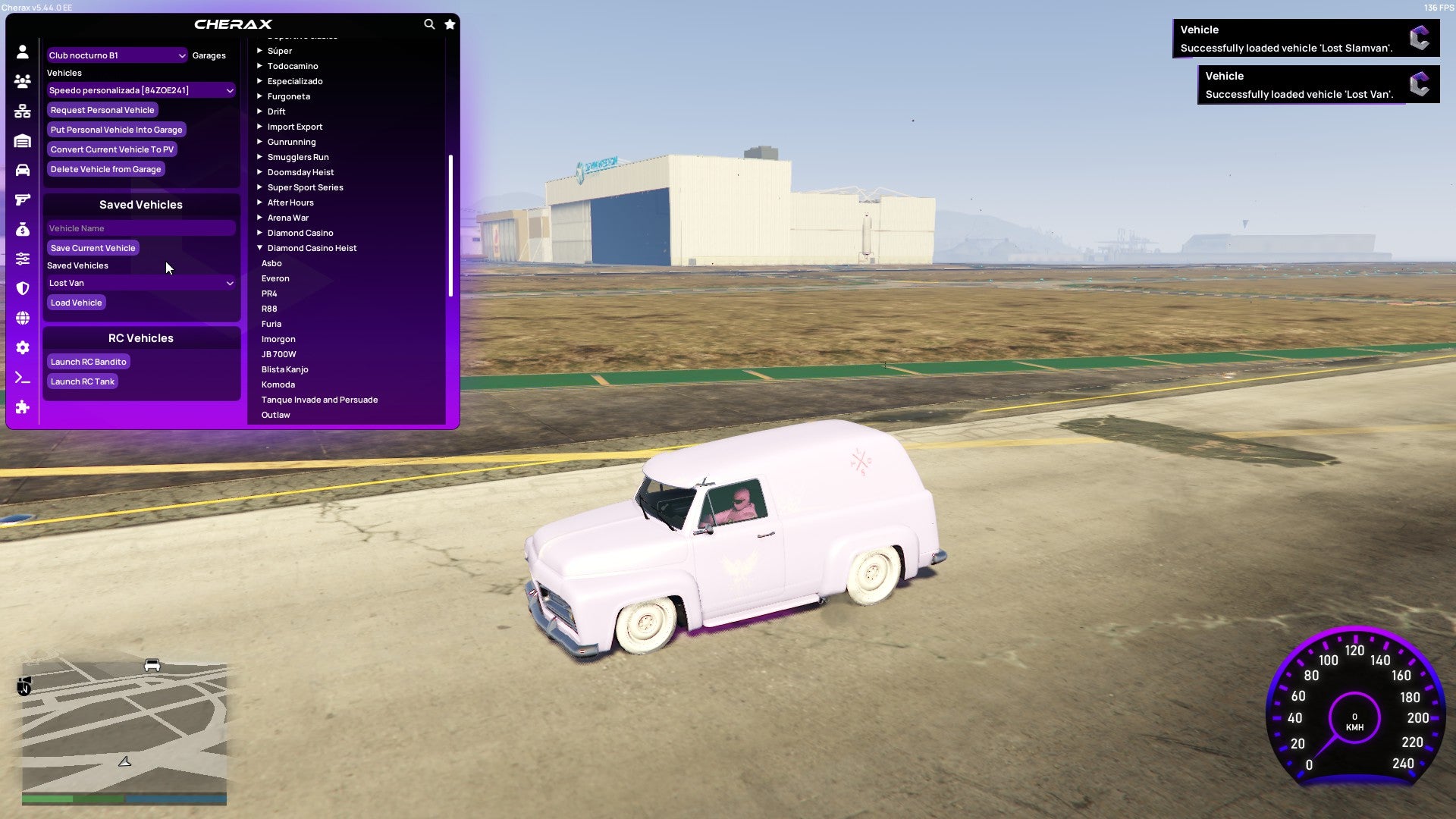Expand the Súper vehicle category
This screenshot has width=1456, height=819.
280,51
